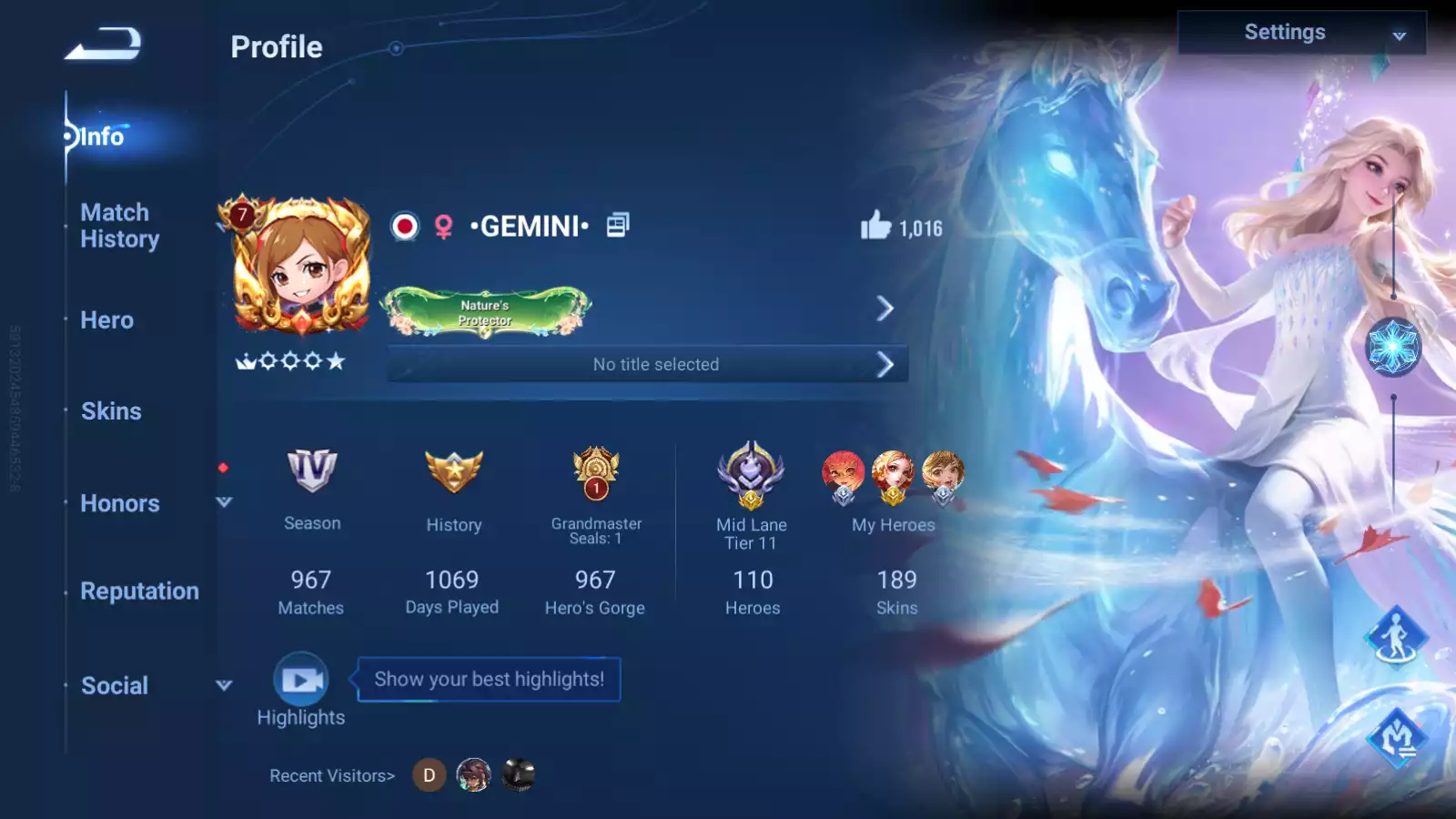
Task: Select the Info tab
Action: pyautogui.click(x=101, y=137)
